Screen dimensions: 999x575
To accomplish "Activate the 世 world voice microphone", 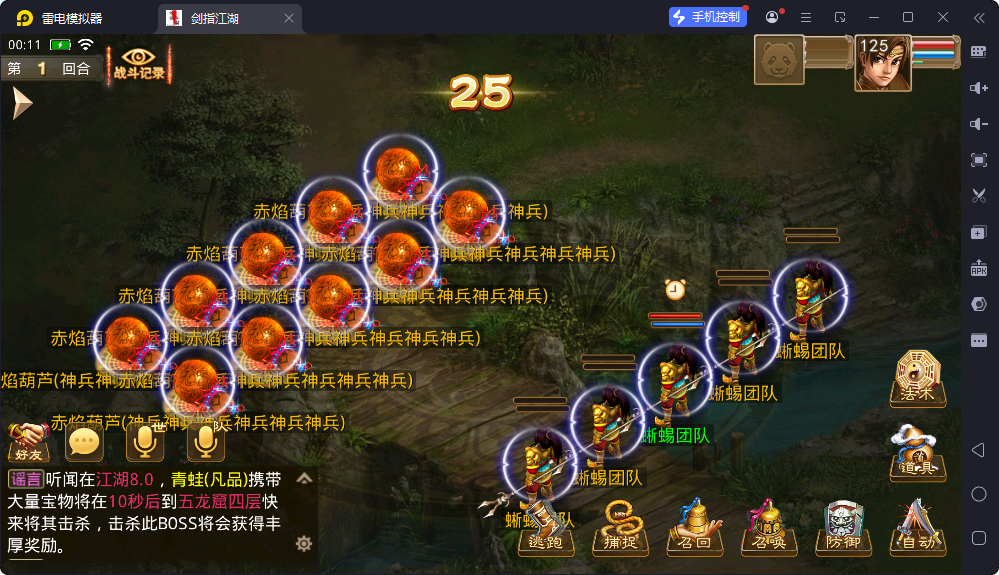I will click(145, 440).
